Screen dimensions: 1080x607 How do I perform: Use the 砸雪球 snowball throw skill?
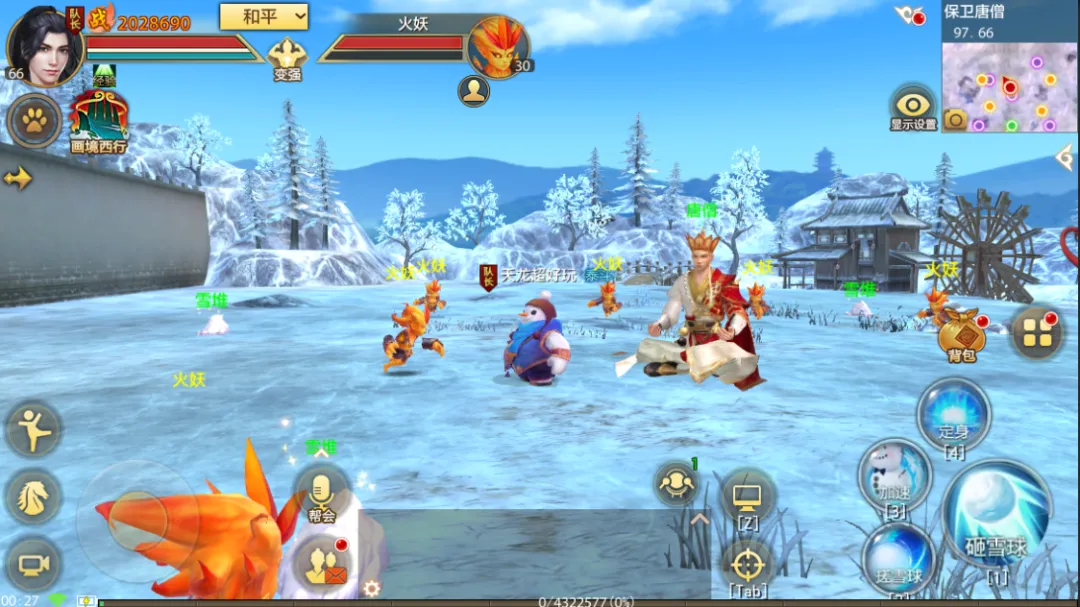[x=996, y=515]
